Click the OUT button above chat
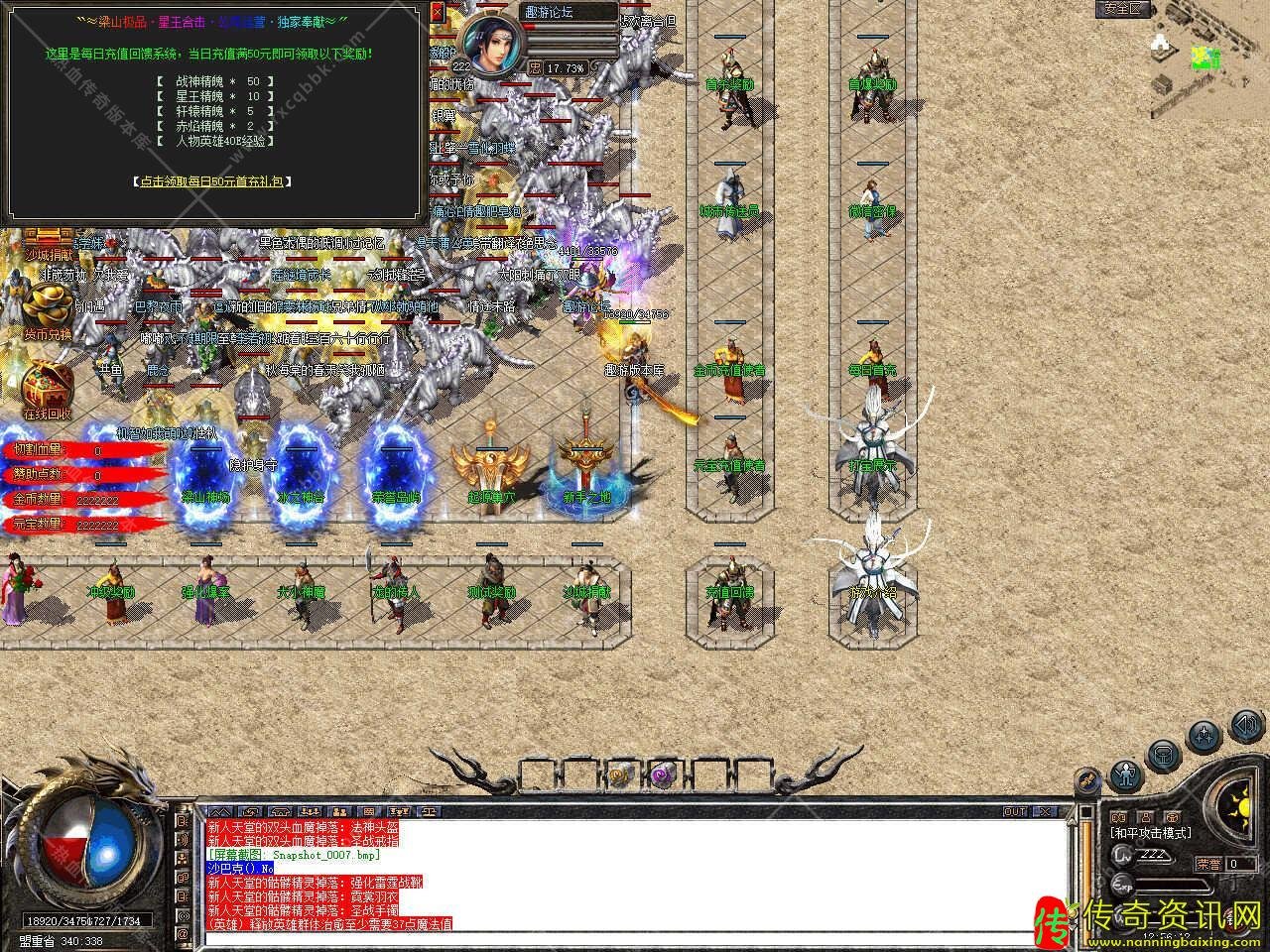This screenshot has height=952, width=1270. [x=1015, y=811]
